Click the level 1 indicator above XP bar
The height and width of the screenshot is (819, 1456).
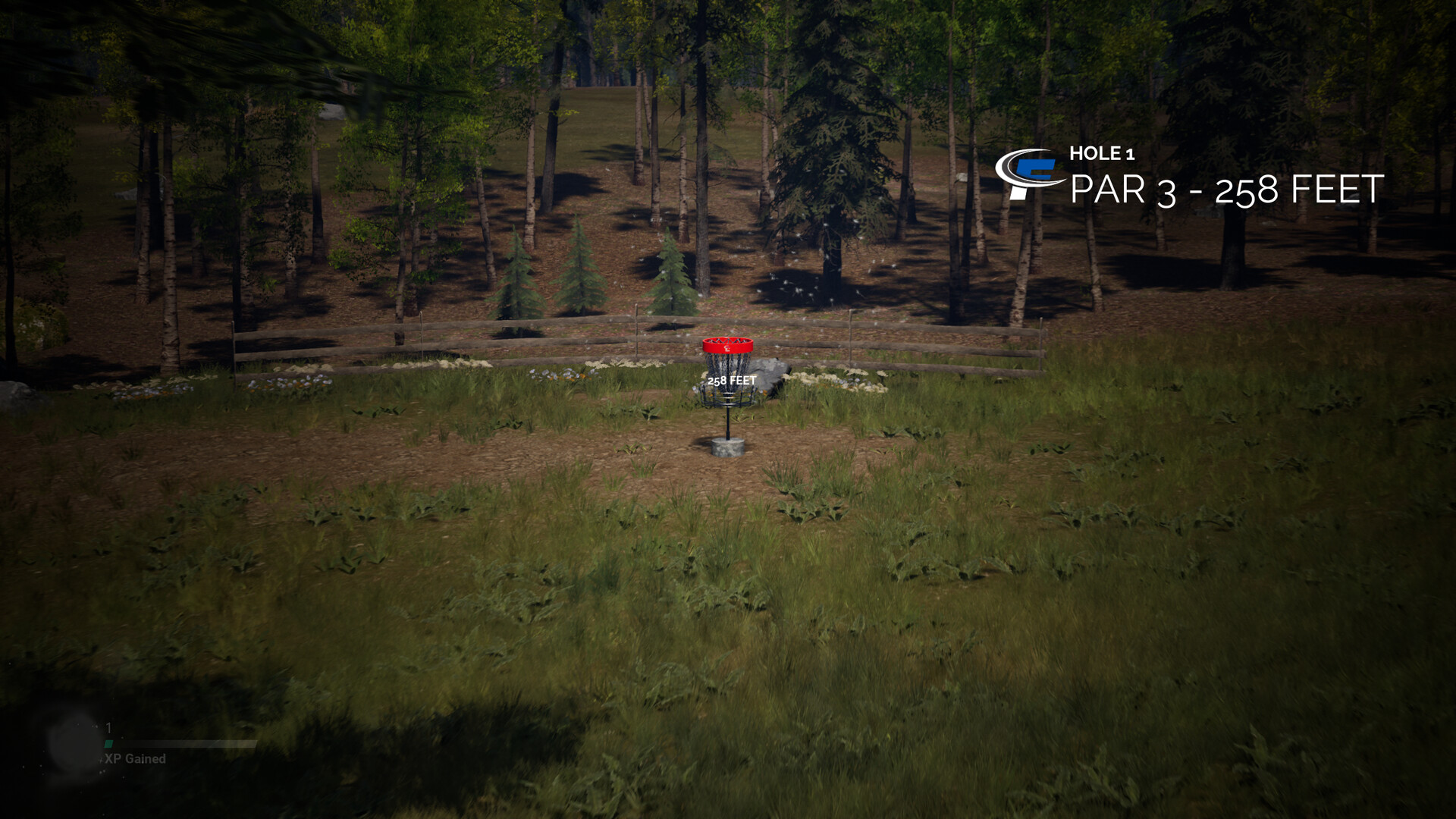pos(108,727)
